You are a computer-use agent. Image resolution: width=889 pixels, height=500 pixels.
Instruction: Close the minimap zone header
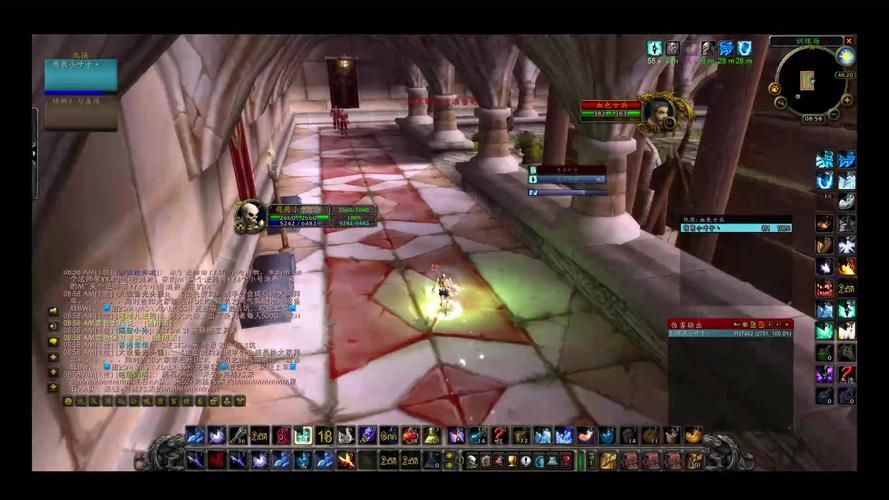(849, 41)
